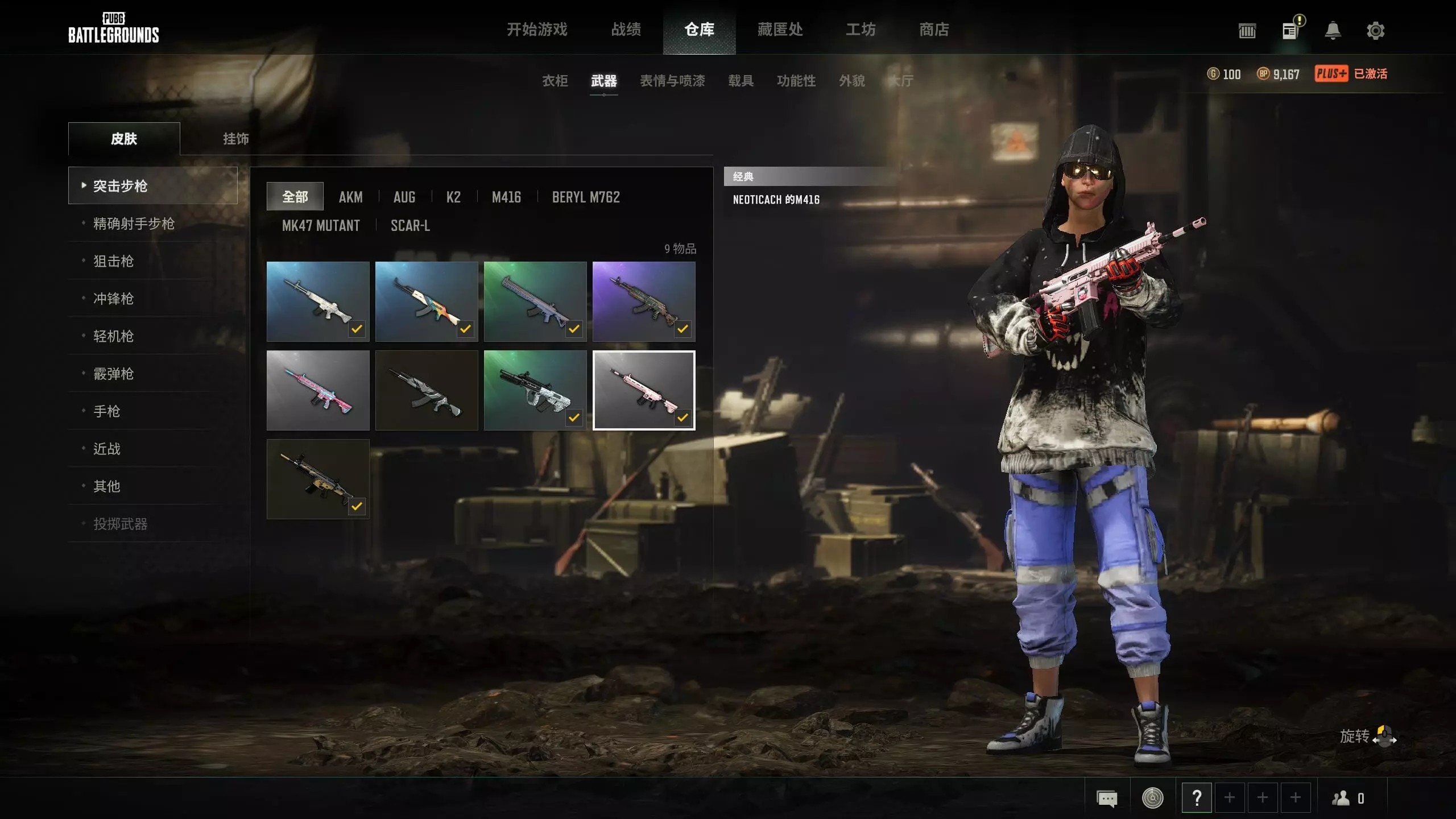The image size is (1456, 819).
Task: Show notifications via the bell icon
Action: pos(1333,31)
